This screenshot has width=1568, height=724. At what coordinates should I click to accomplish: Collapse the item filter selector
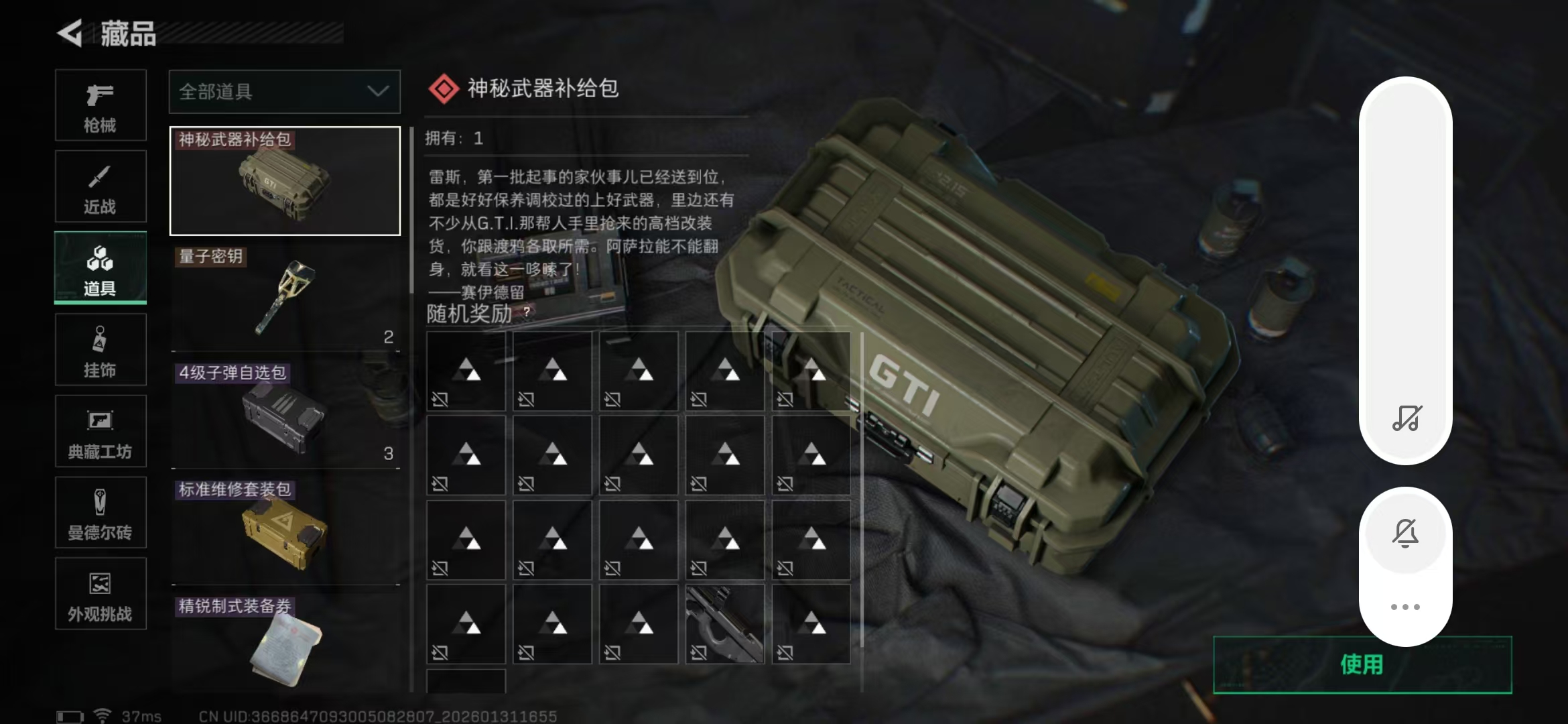coord(377,92)
